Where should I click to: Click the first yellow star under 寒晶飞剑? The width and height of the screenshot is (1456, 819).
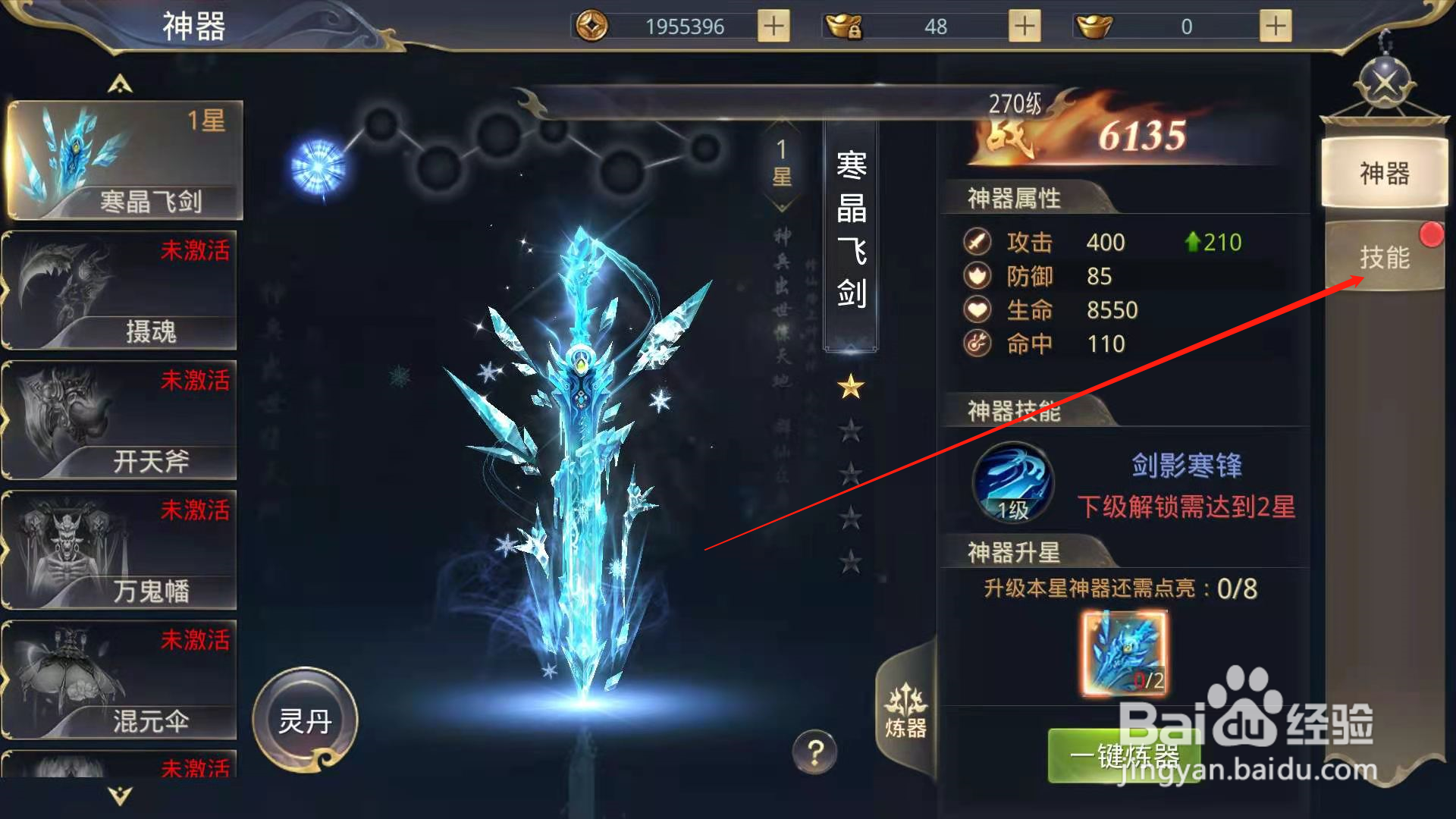tap(852, 387)
